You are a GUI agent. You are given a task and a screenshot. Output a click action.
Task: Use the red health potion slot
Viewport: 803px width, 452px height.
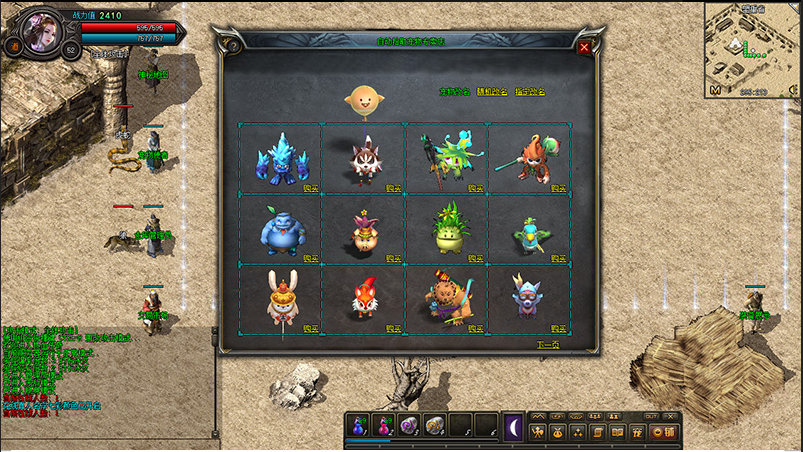point(384,427)
